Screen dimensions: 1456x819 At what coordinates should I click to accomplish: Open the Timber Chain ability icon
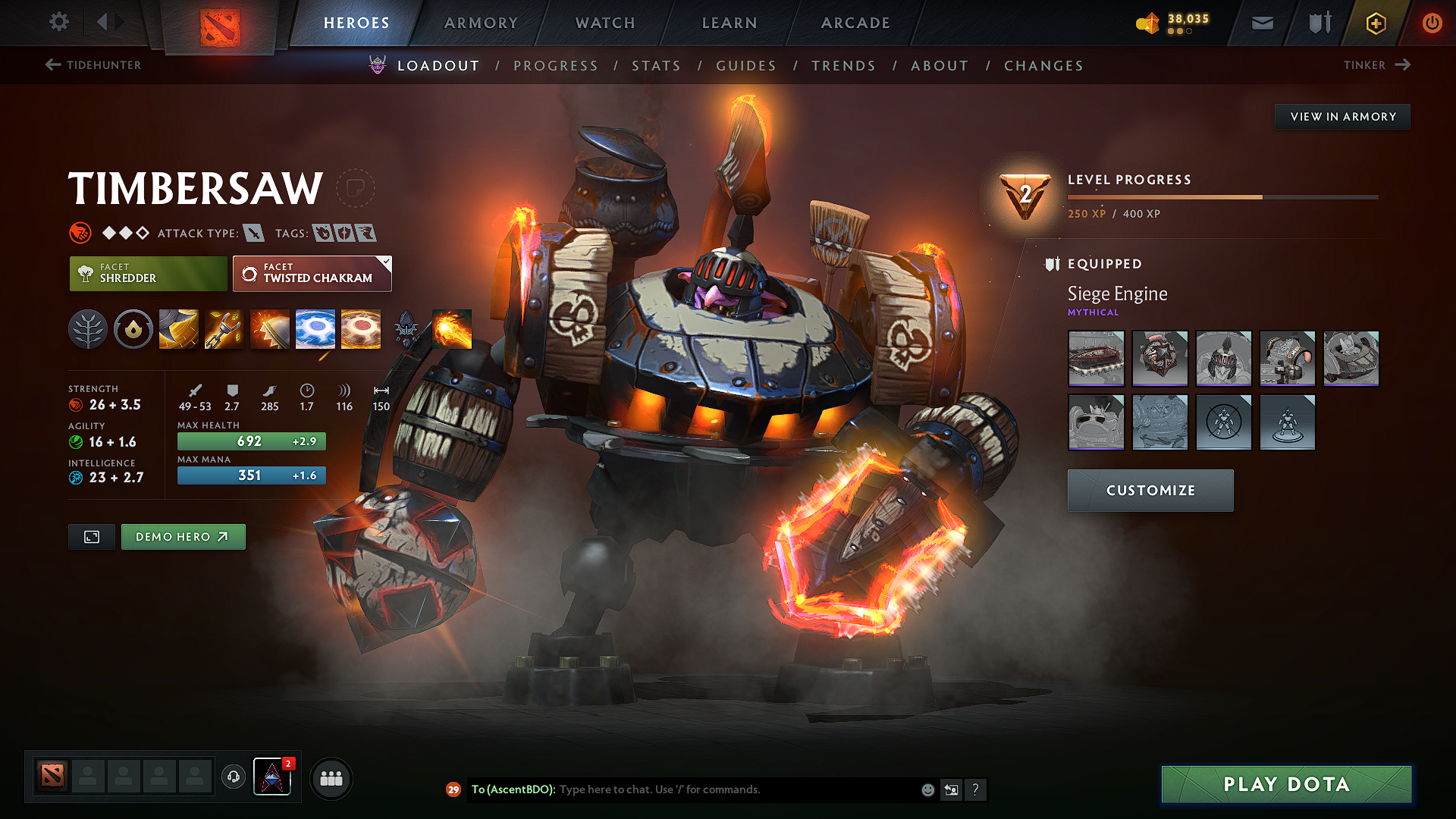point(224,328)
